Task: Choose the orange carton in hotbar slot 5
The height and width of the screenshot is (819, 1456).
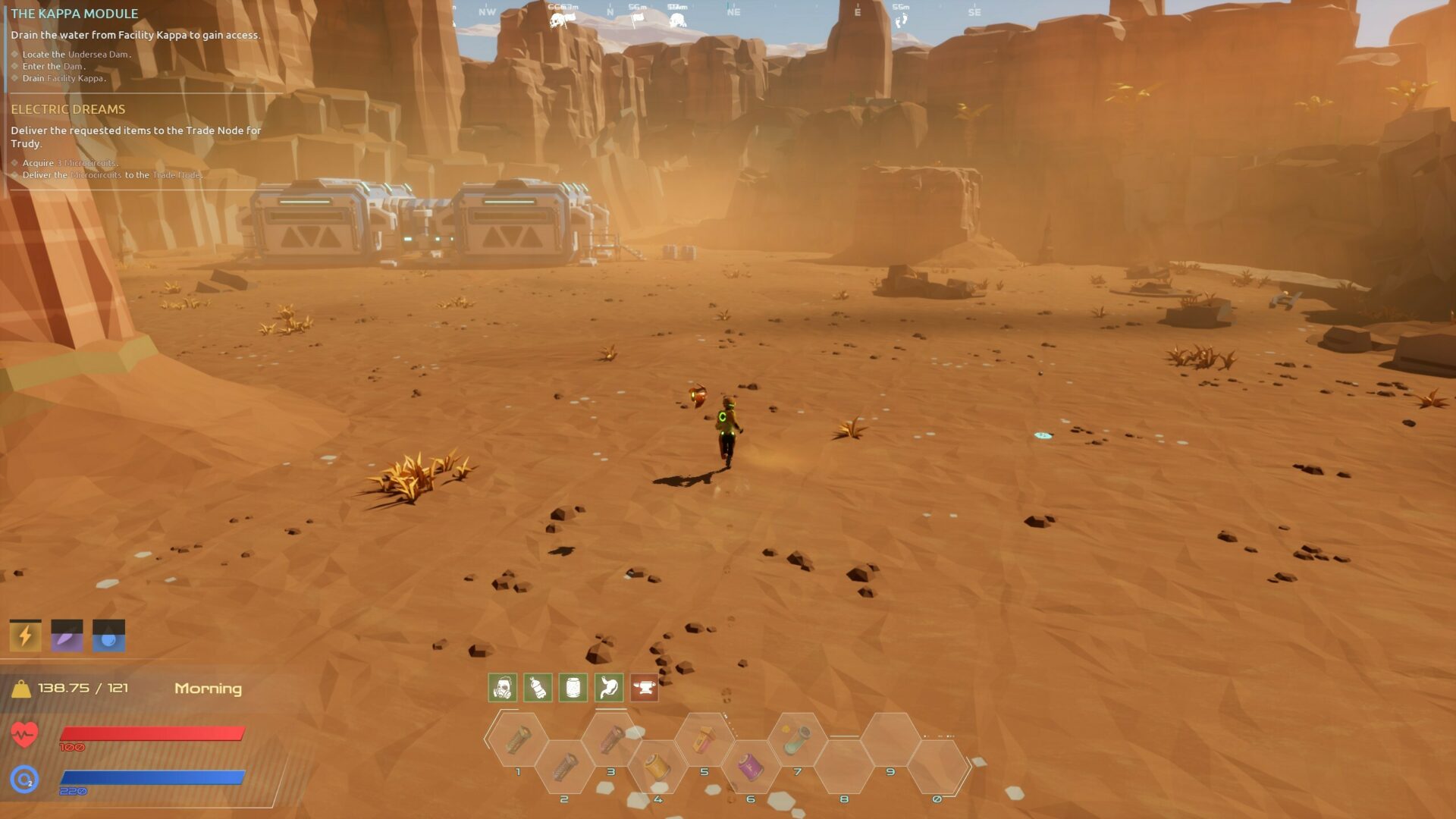Action: [704, 739]
